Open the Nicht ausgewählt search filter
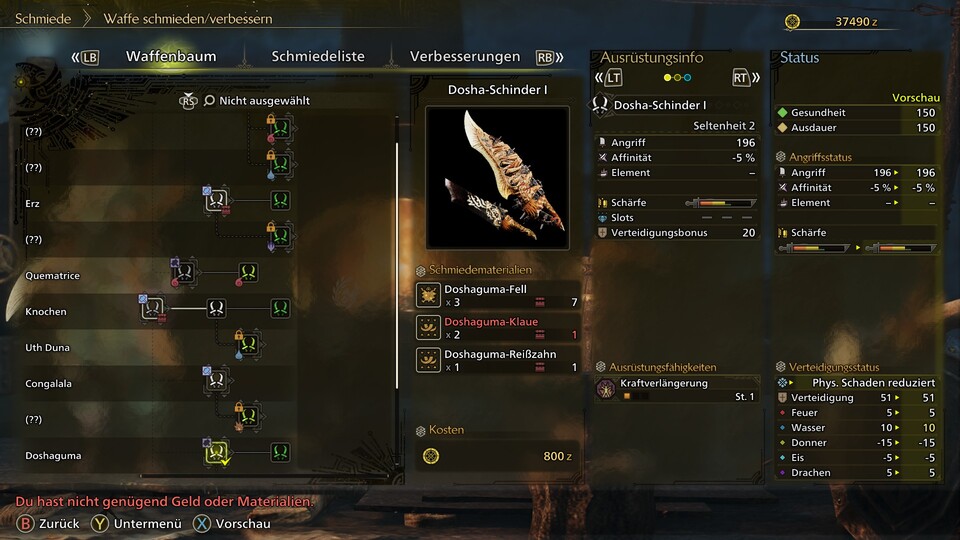Screen dimensions: 960x540 [x=256, y=101]
